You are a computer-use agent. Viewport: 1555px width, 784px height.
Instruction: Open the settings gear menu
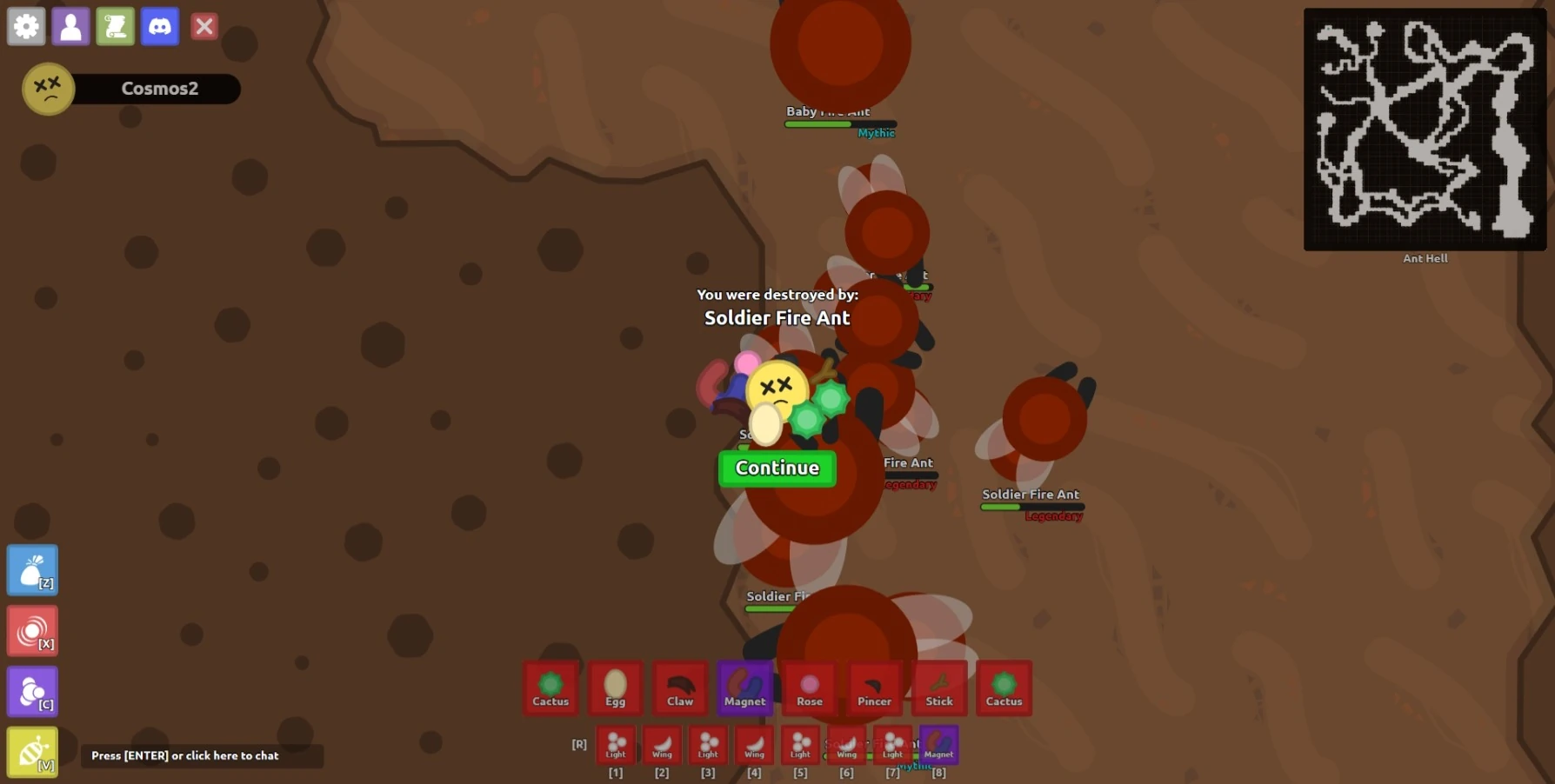click(x=25, y=26)
